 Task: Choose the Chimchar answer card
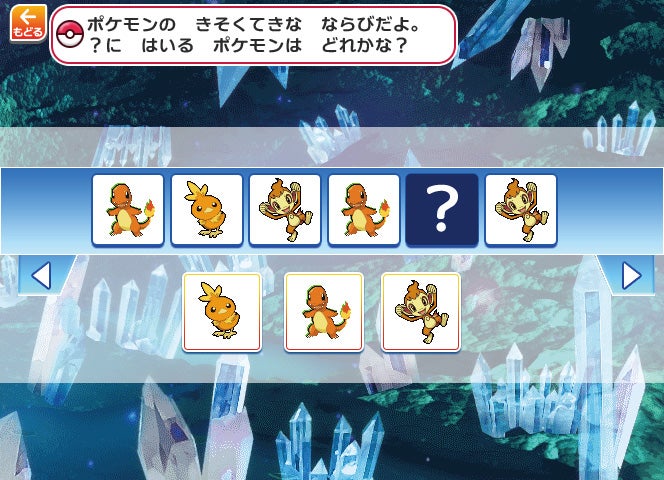pyautogui.click(x=421, y=311)
